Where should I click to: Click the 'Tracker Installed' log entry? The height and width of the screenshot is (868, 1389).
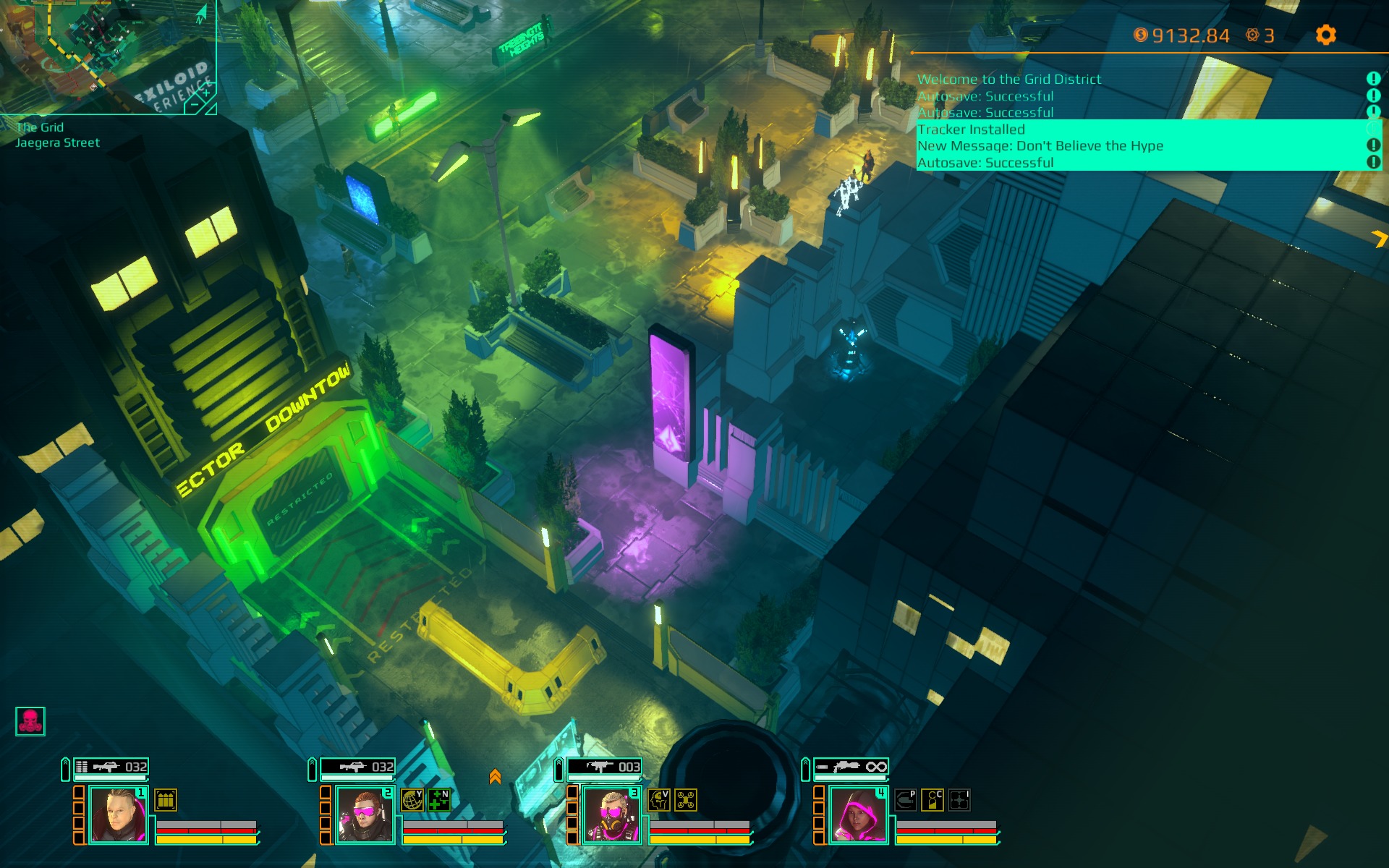pyautogui.click(x=971, y=129)
